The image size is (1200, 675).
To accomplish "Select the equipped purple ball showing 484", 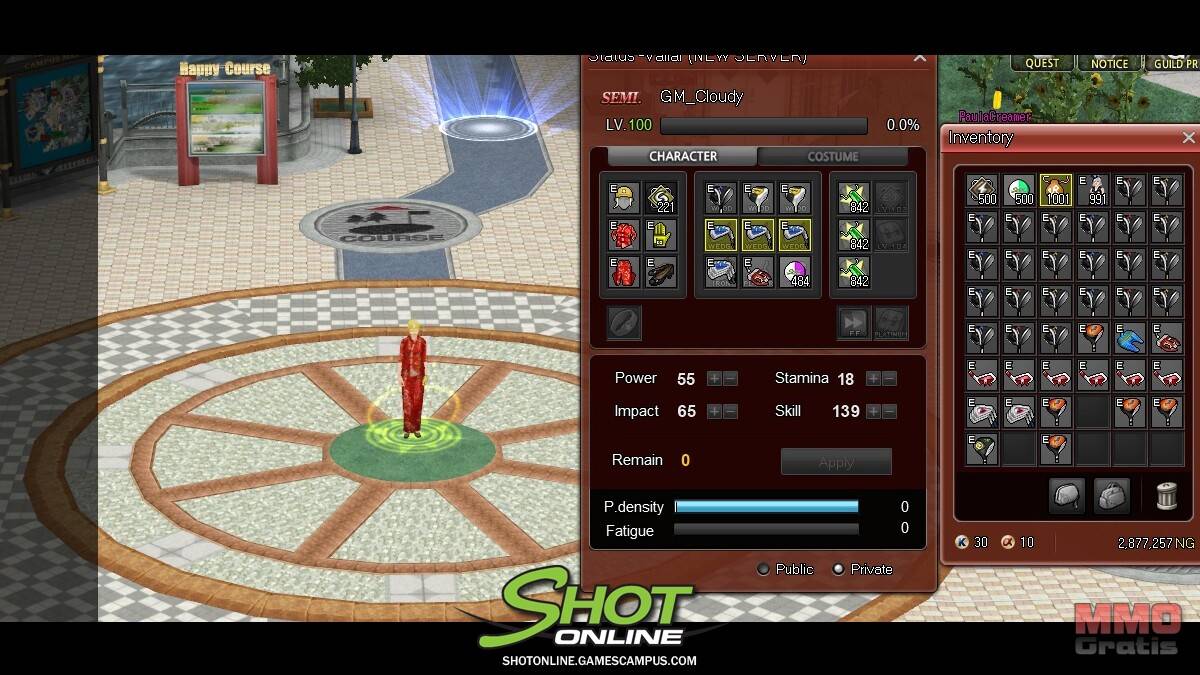I will pyautogui.click(x=795, y=272).
